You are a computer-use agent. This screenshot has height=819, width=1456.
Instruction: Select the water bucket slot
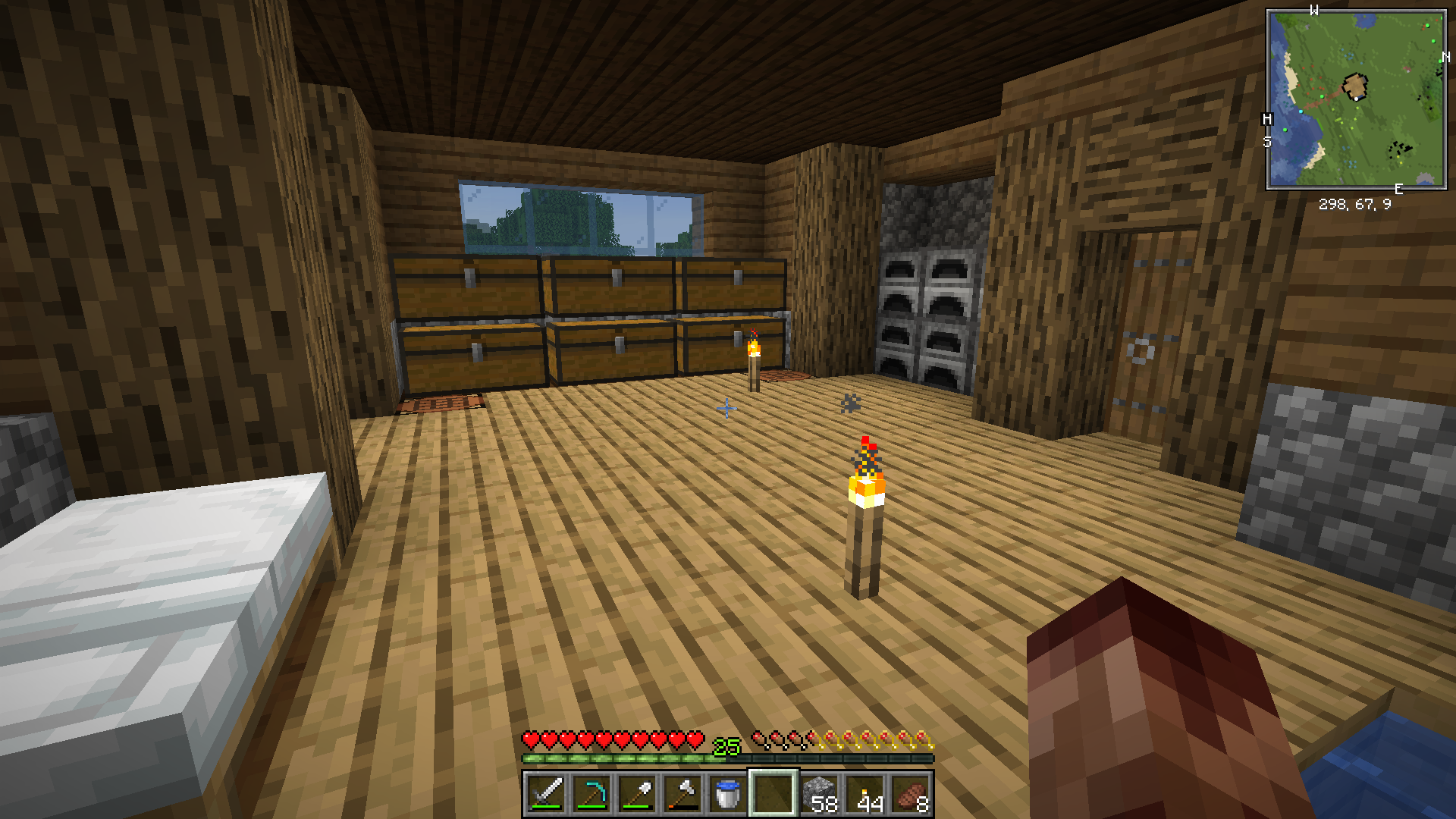pyautogui.click(x=728, y=793)
